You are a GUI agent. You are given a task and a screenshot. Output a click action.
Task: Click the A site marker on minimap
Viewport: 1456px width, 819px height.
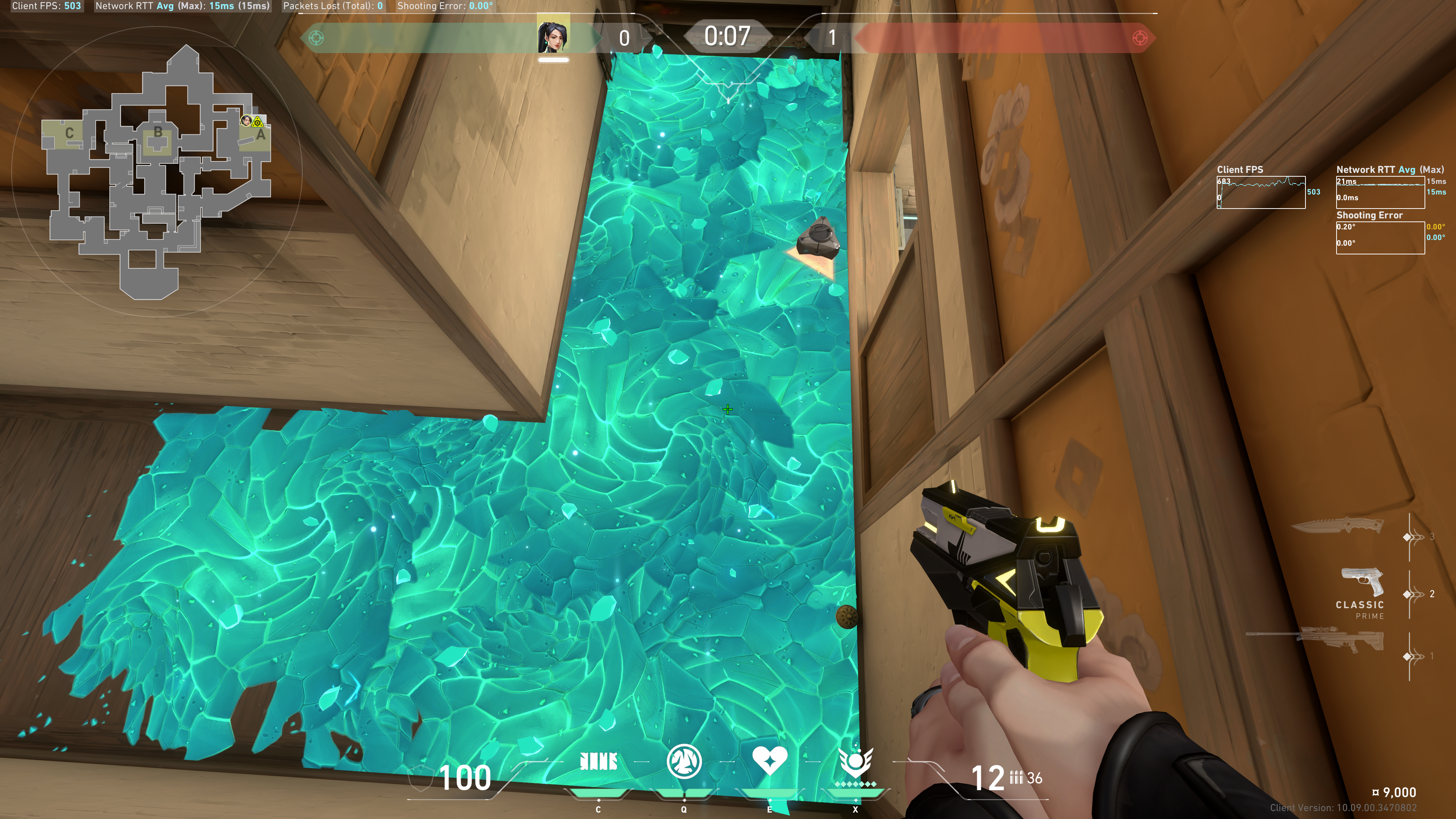pos(260,135)
